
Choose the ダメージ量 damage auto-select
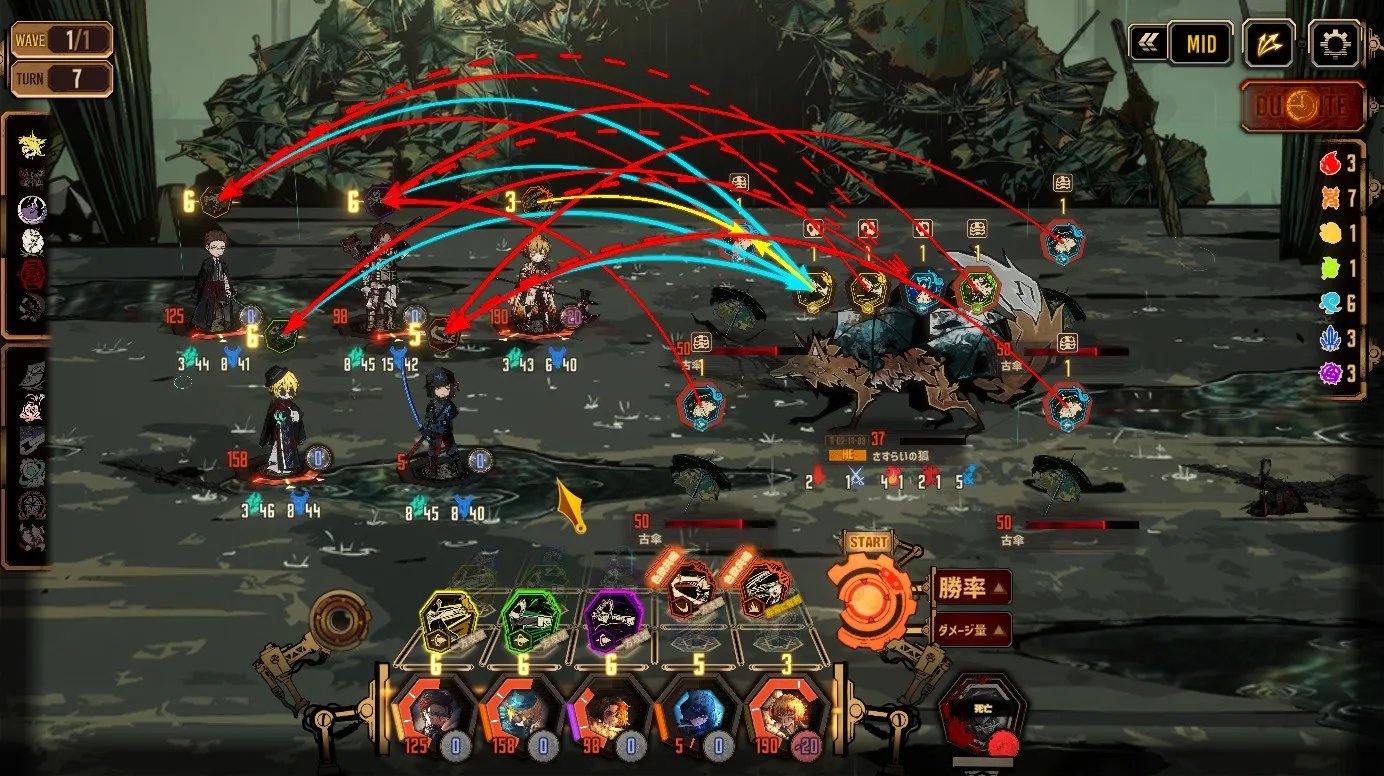click(x=971, y=630)
